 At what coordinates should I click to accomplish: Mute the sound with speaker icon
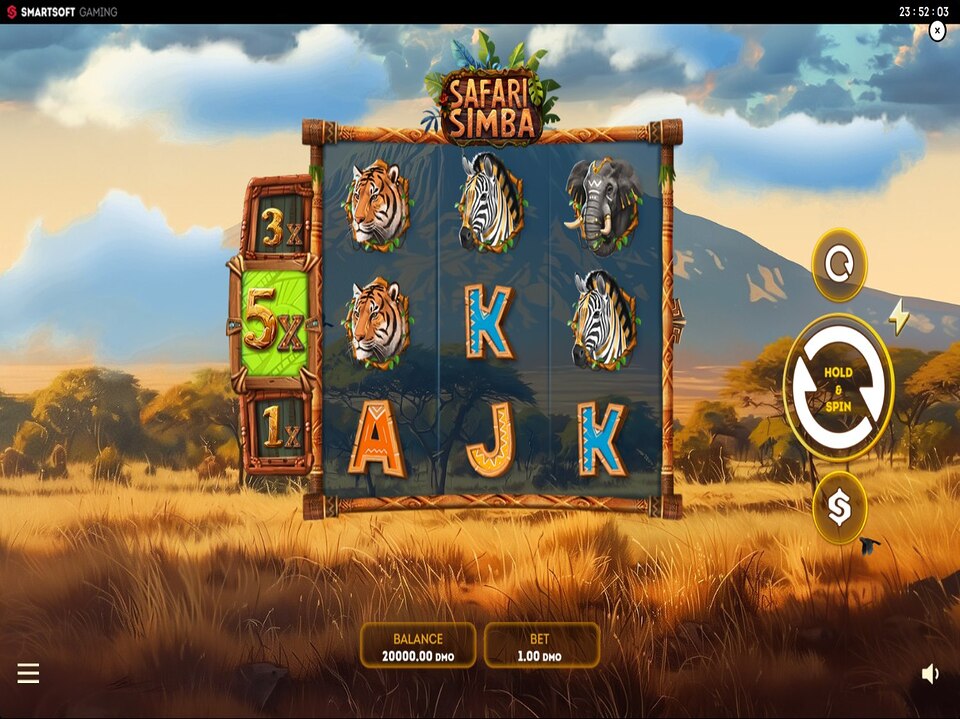[930, 674]
